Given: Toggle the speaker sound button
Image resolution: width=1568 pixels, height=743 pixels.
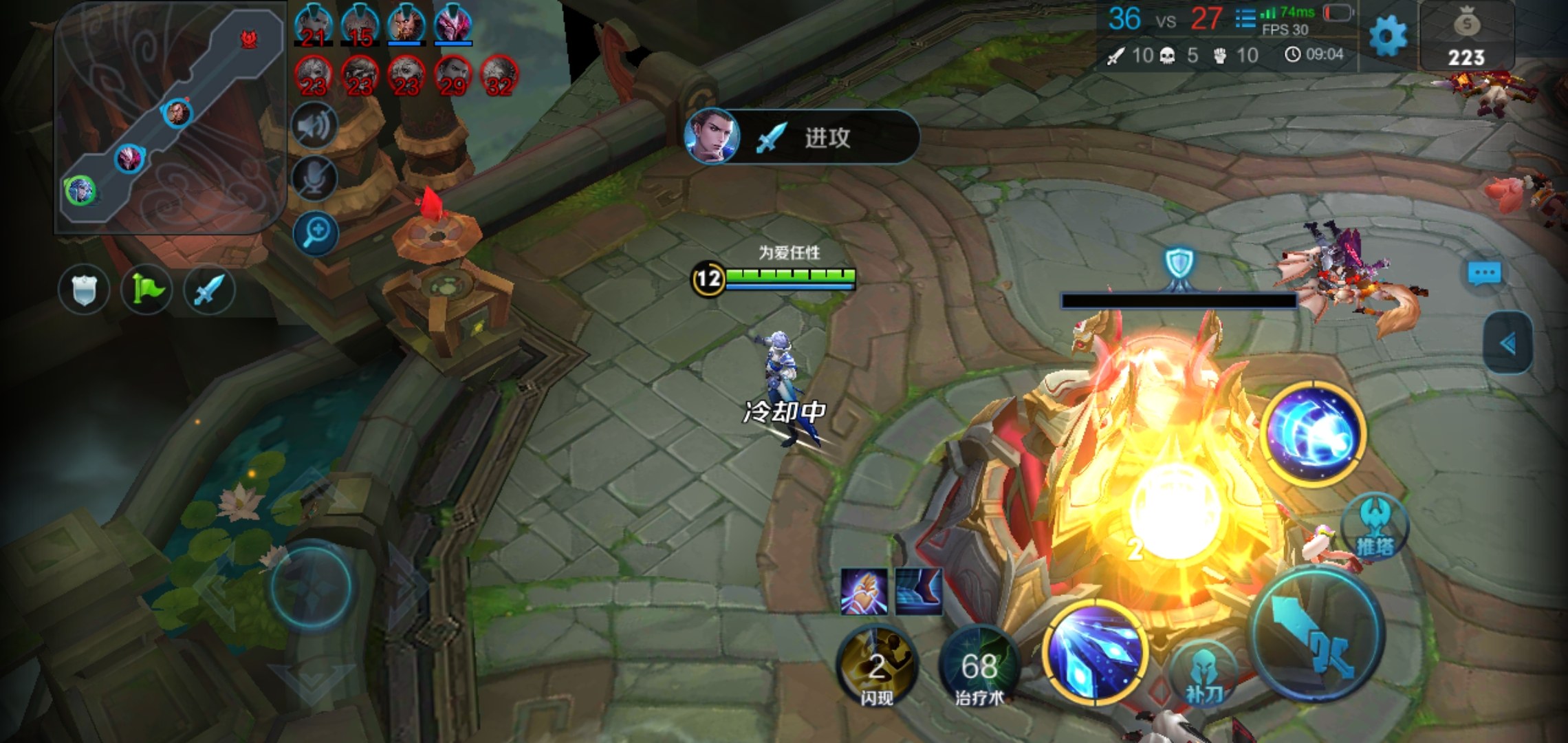Looking at the screenshot, I should click(x=315, y=125).
